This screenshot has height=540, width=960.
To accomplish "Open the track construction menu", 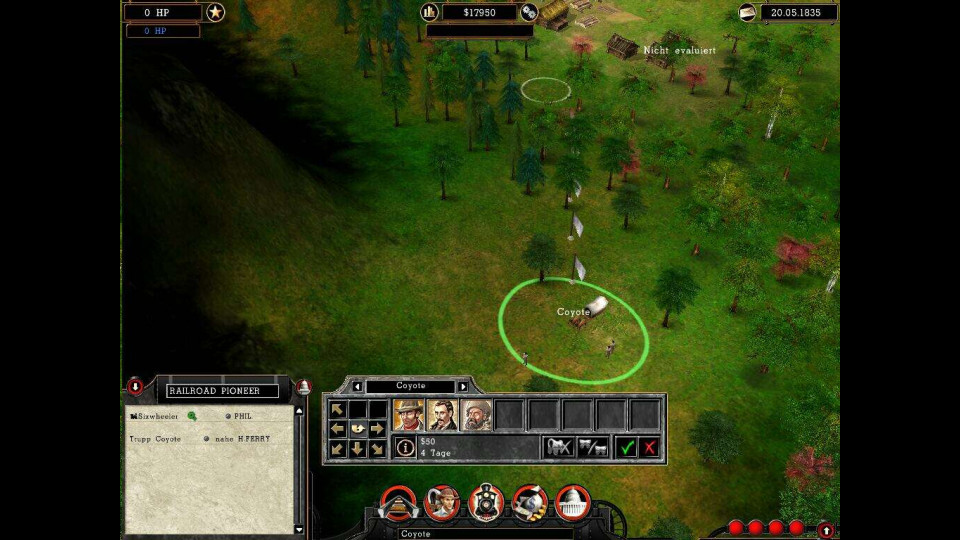I will (396, 504).
